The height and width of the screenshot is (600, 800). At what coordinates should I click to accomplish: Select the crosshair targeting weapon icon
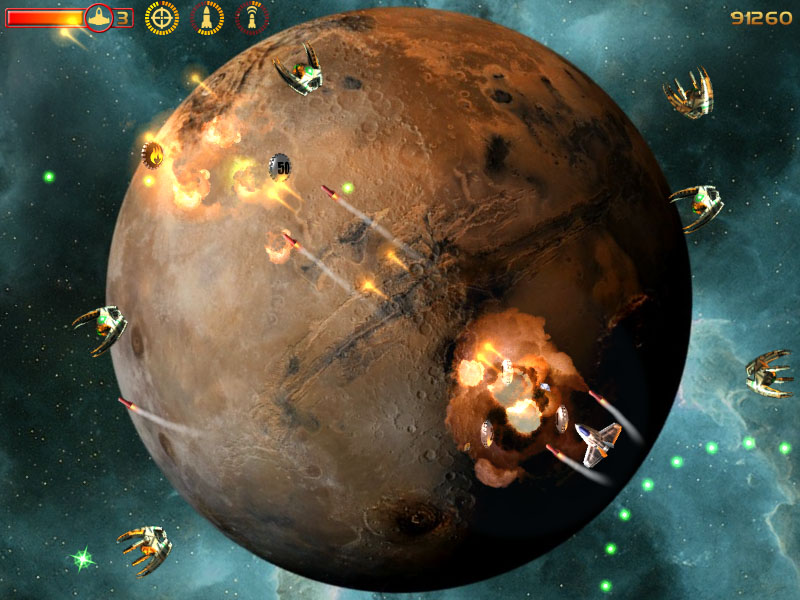click(162, 17)
